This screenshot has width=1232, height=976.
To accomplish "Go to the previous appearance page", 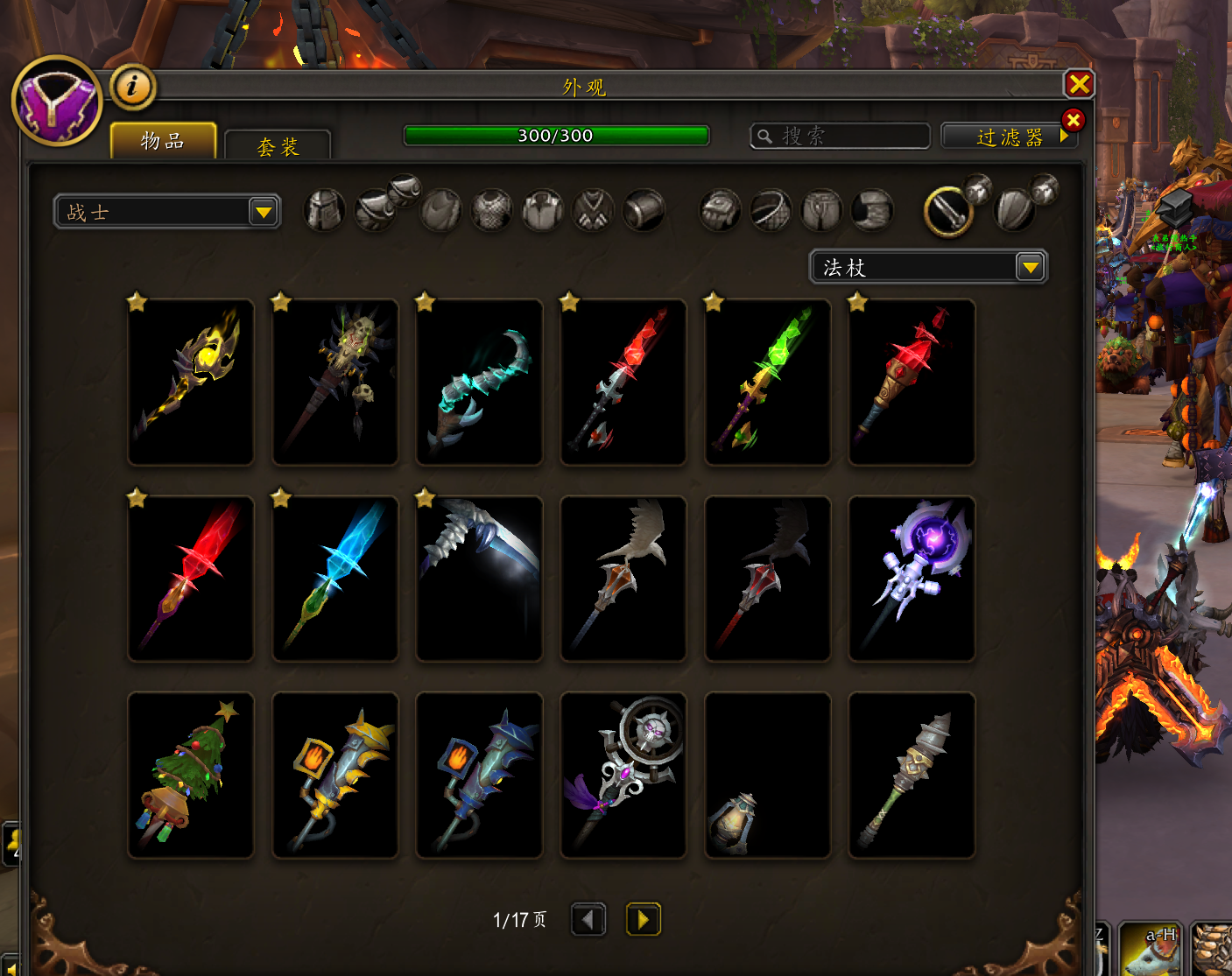I will click(x=588, y=919).
